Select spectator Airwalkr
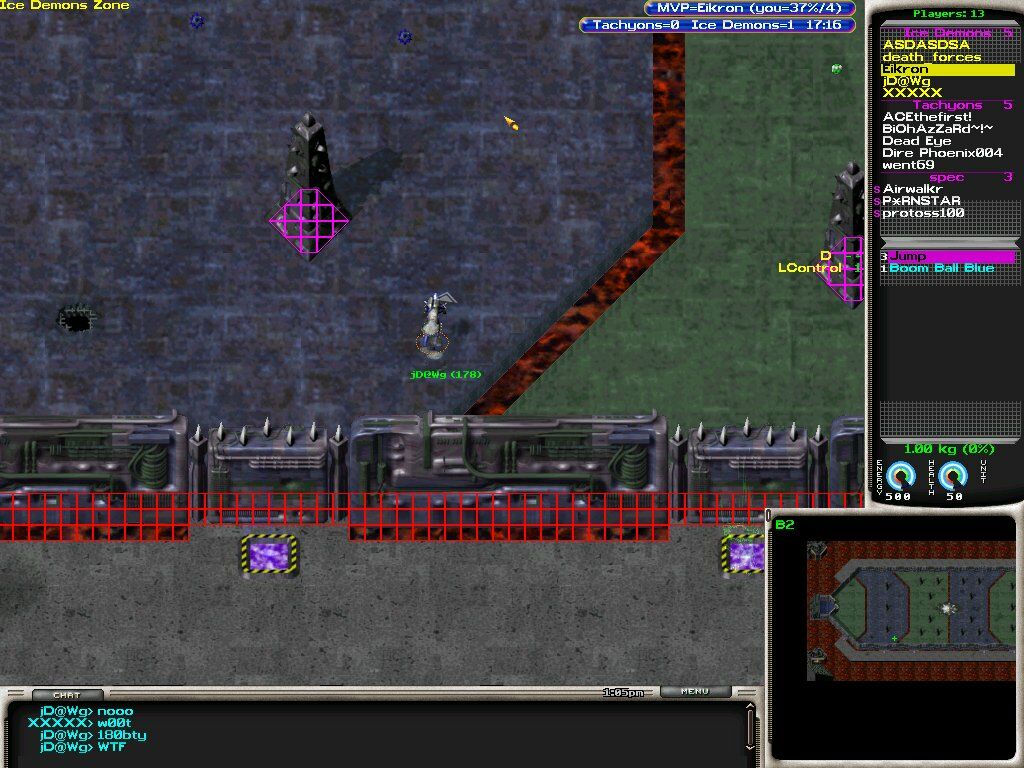This screenshot has width=1024, height=768. [x=914, y=189]
